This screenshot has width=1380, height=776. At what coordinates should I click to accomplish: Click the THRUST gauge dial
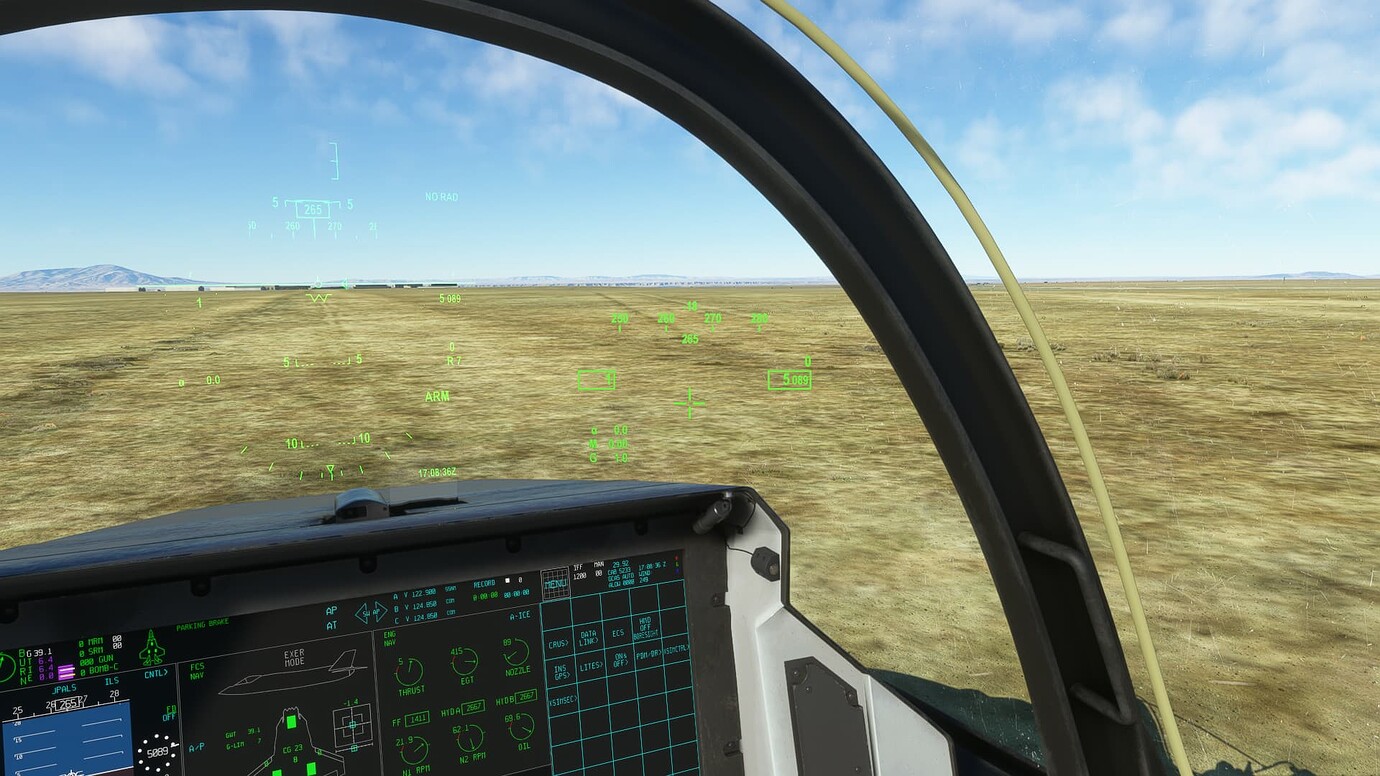coord(408,670)
